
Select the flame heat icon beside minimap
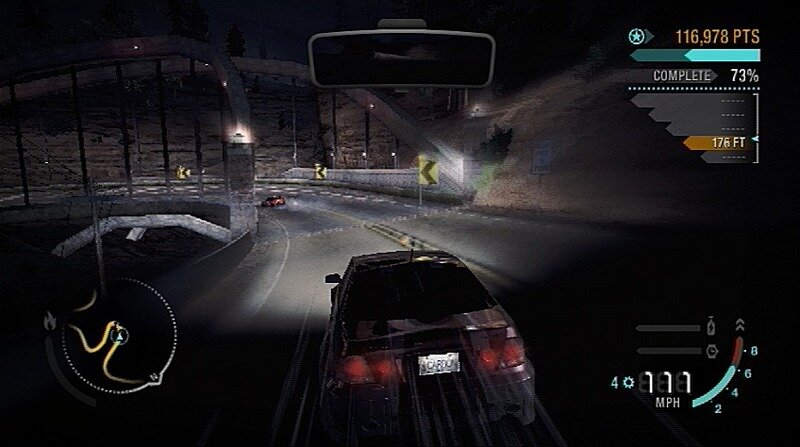(x=49, y=320)
